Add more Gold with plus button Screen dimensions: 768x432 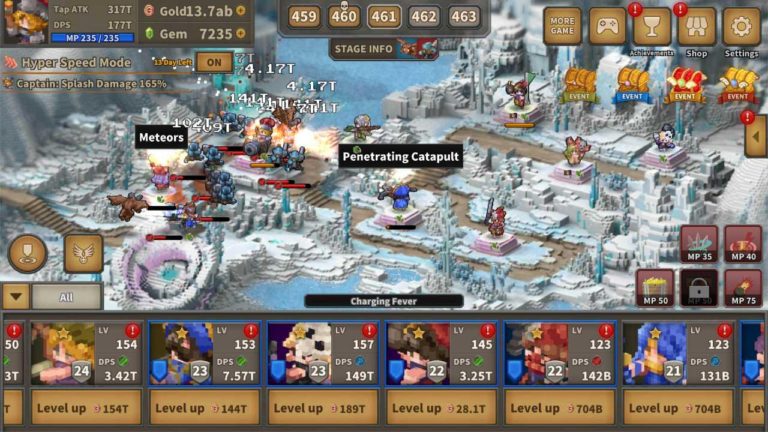(241, 10)
